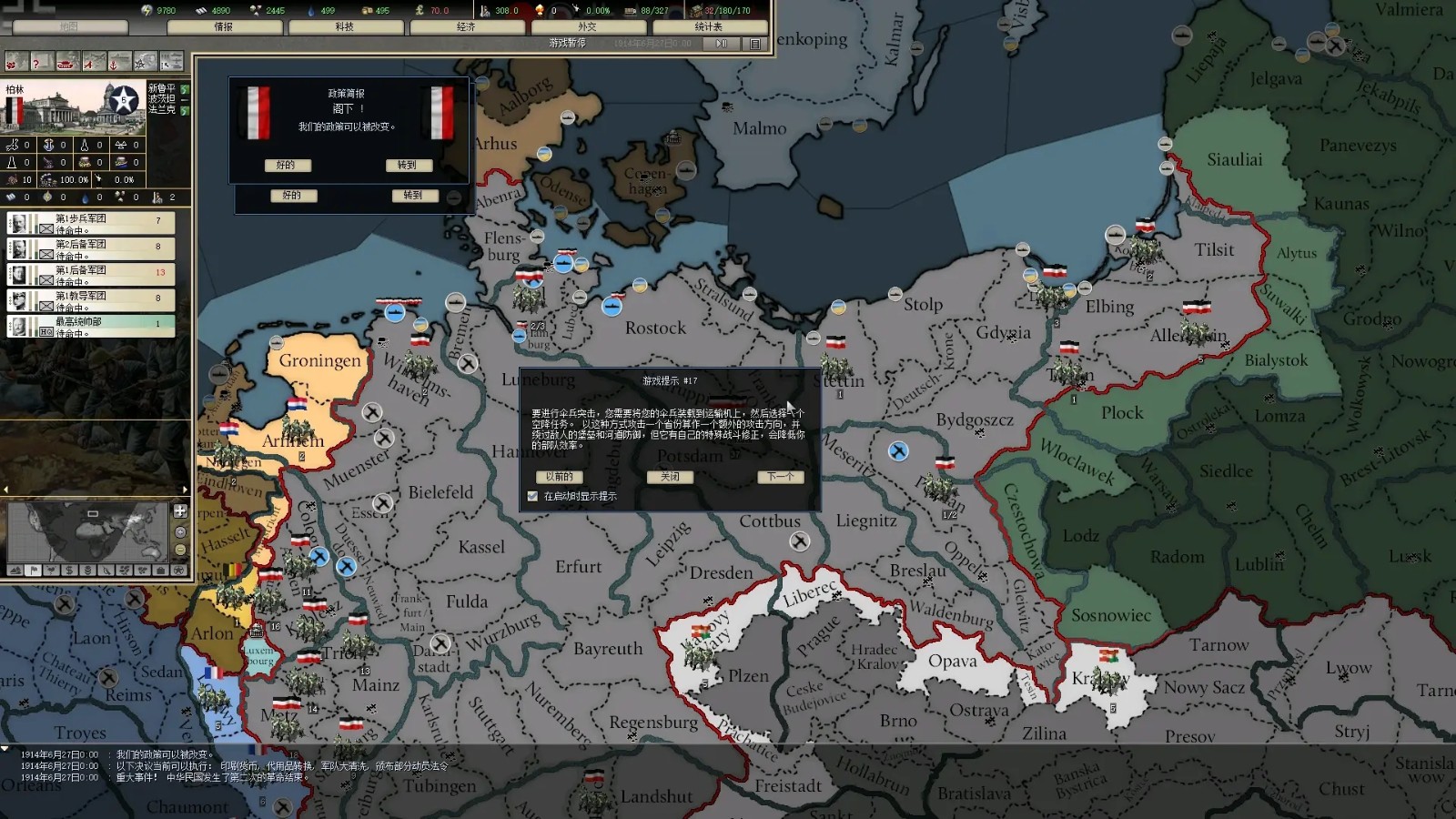Open the 统计表 statistics tab
The height and width of the screenshot is (819, 1456).
pos(709,27)
